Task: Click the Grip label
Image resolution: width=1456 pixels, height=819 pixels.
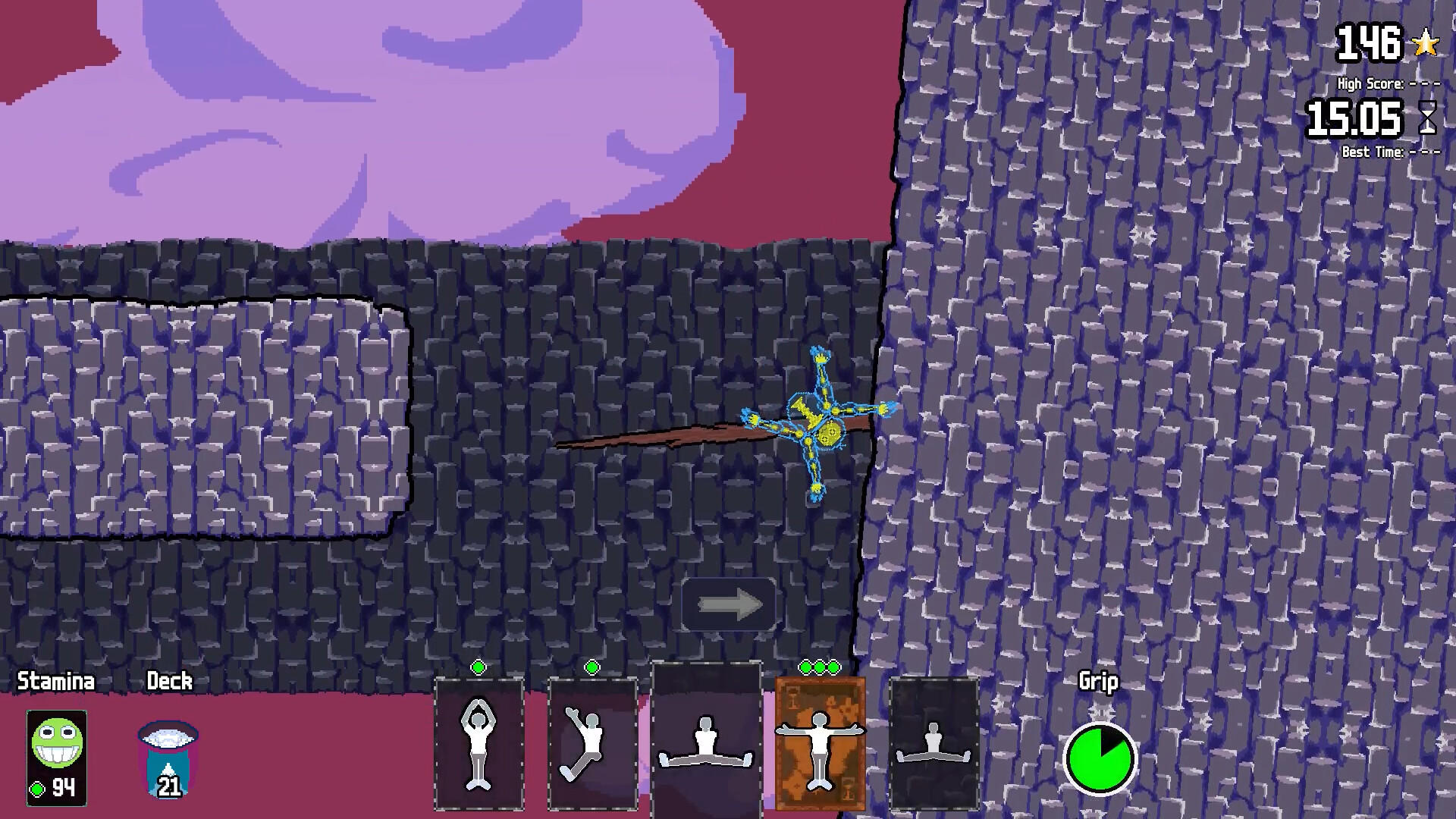Action: coord(1099,681)
